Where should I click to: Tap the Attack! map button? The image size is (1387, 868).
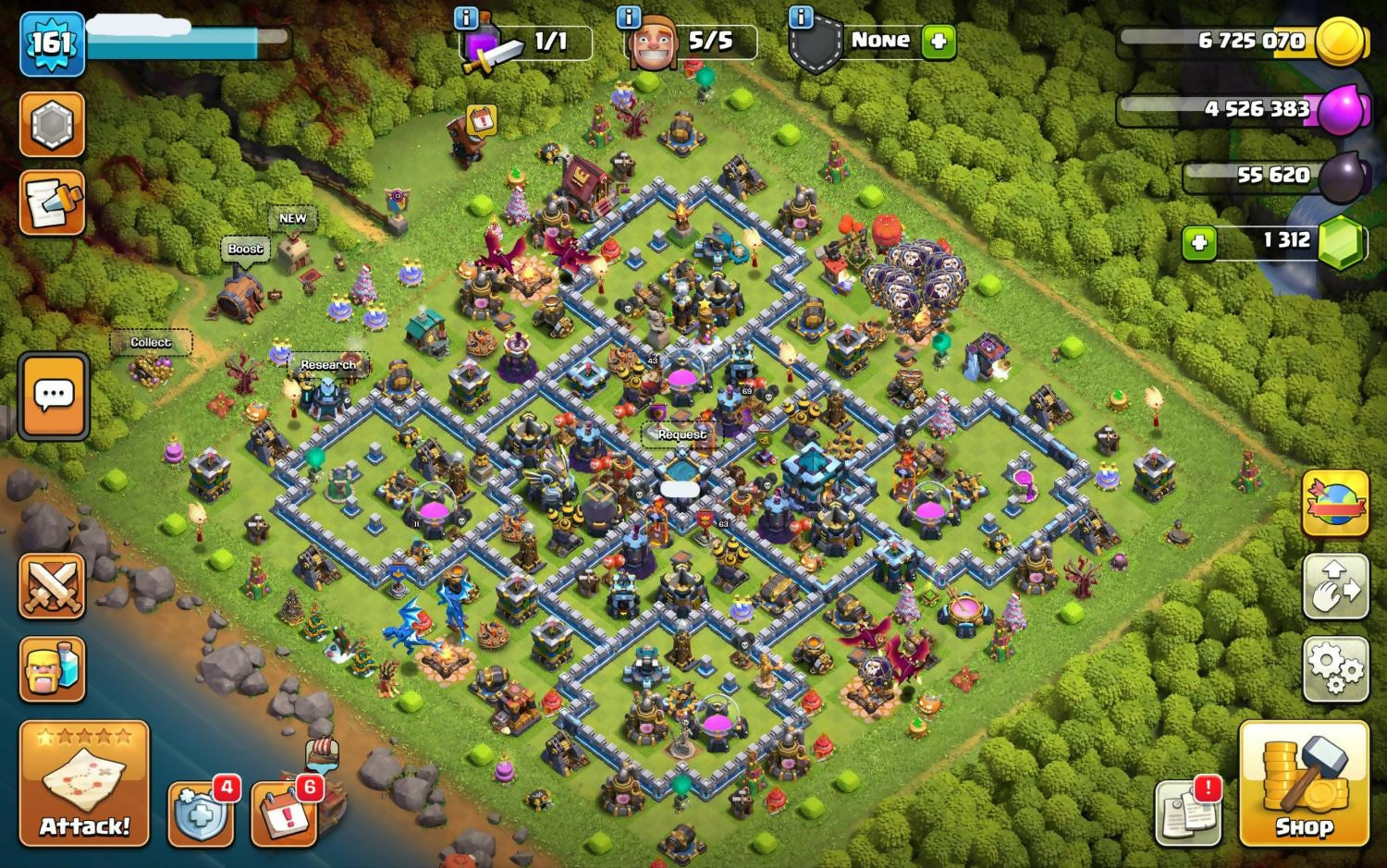pos(84,783)
